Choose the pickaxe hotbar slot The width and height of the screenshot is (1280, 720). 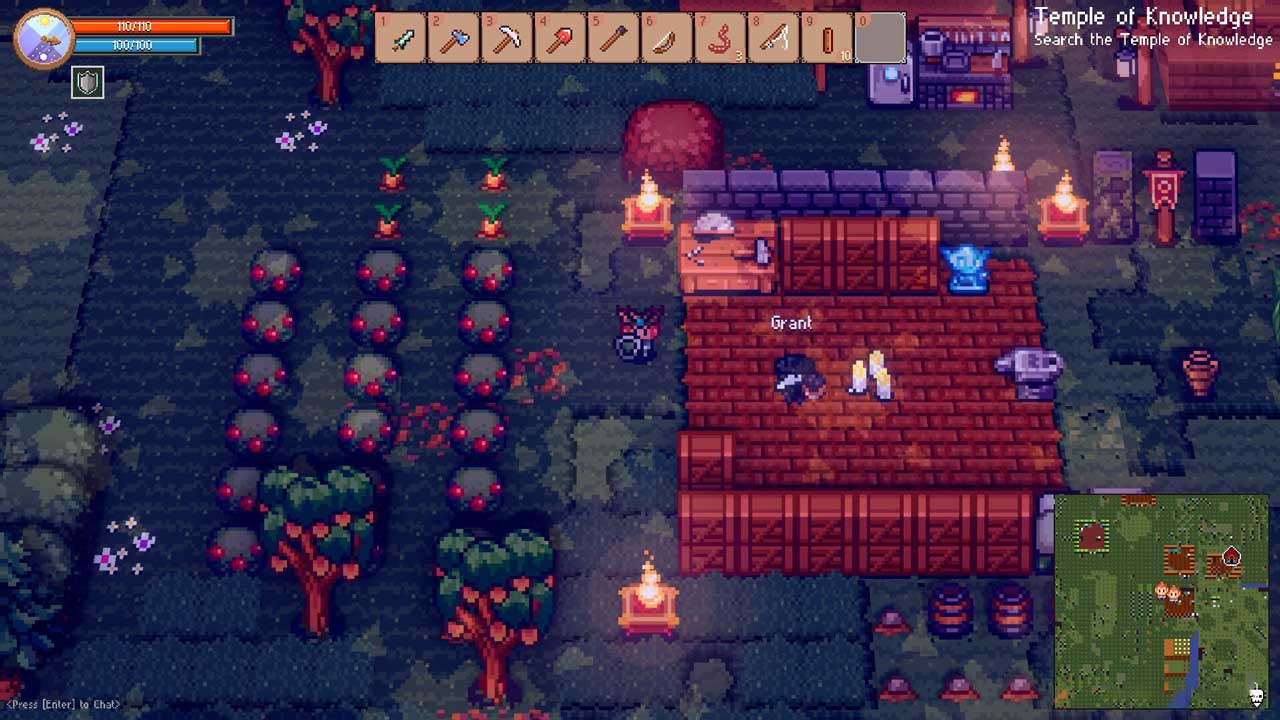click(x=508, y=39)
